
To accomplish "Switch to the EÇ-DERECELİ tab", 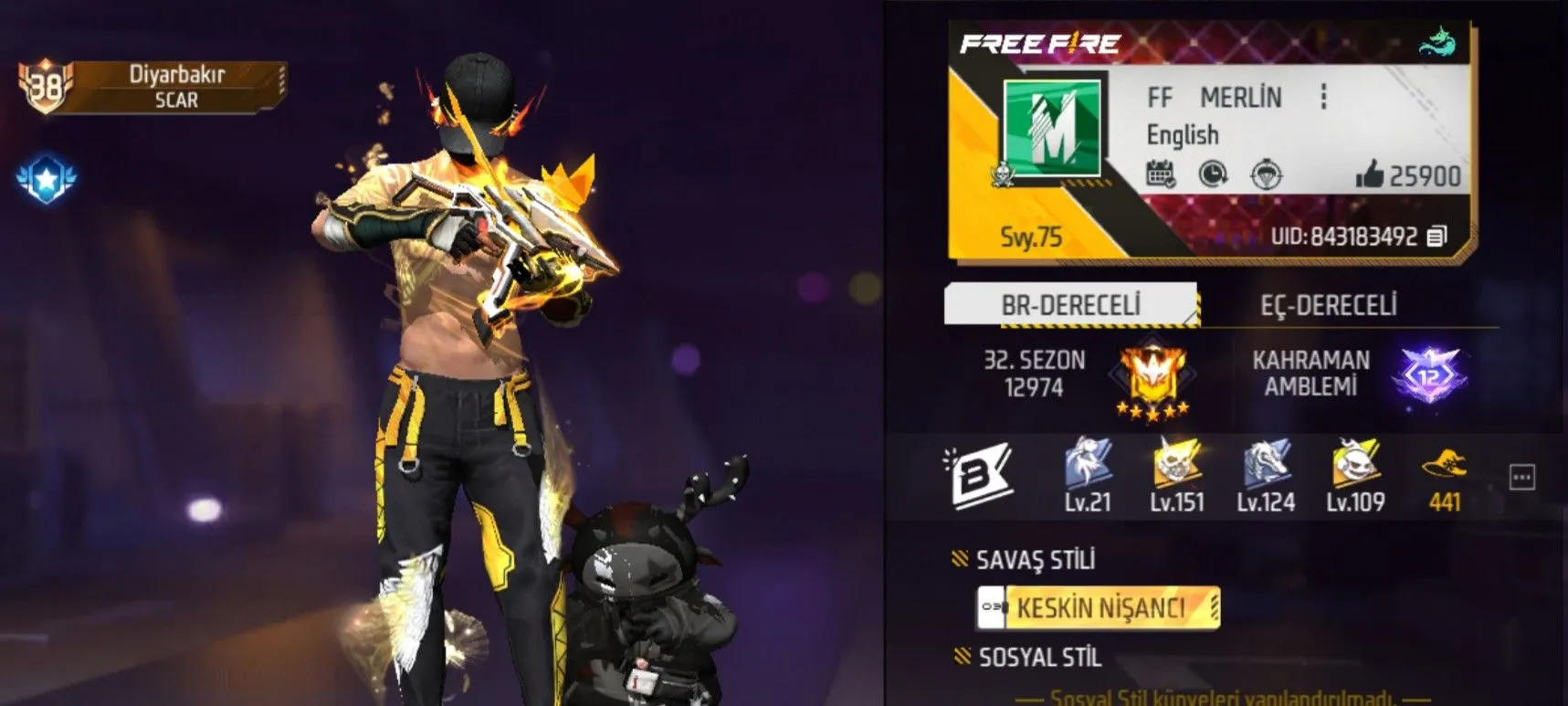I will 1328,305.
